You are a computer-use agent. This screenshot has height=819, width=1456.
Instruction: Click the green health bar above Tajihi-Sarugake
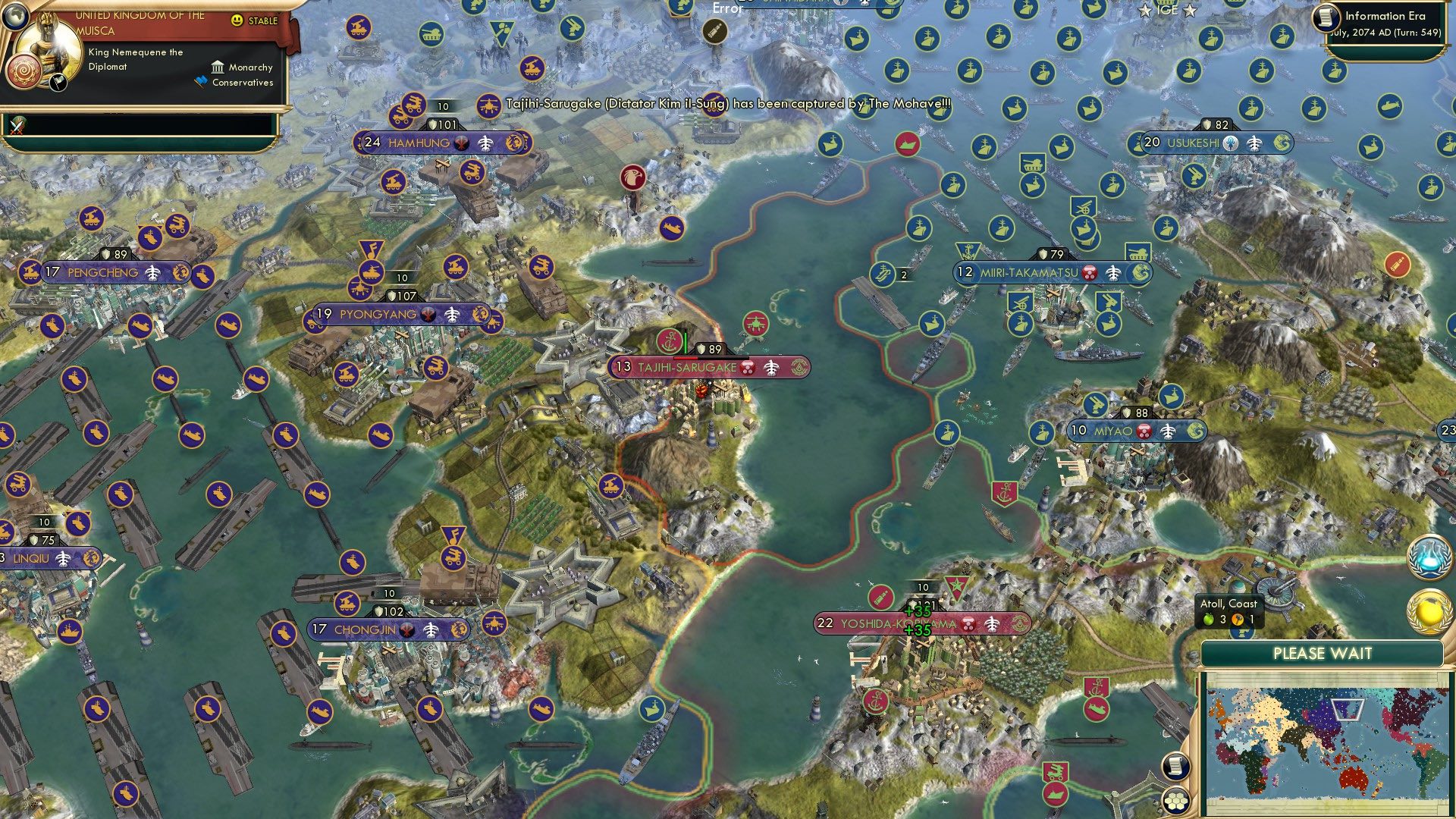[x=686, y=343]
